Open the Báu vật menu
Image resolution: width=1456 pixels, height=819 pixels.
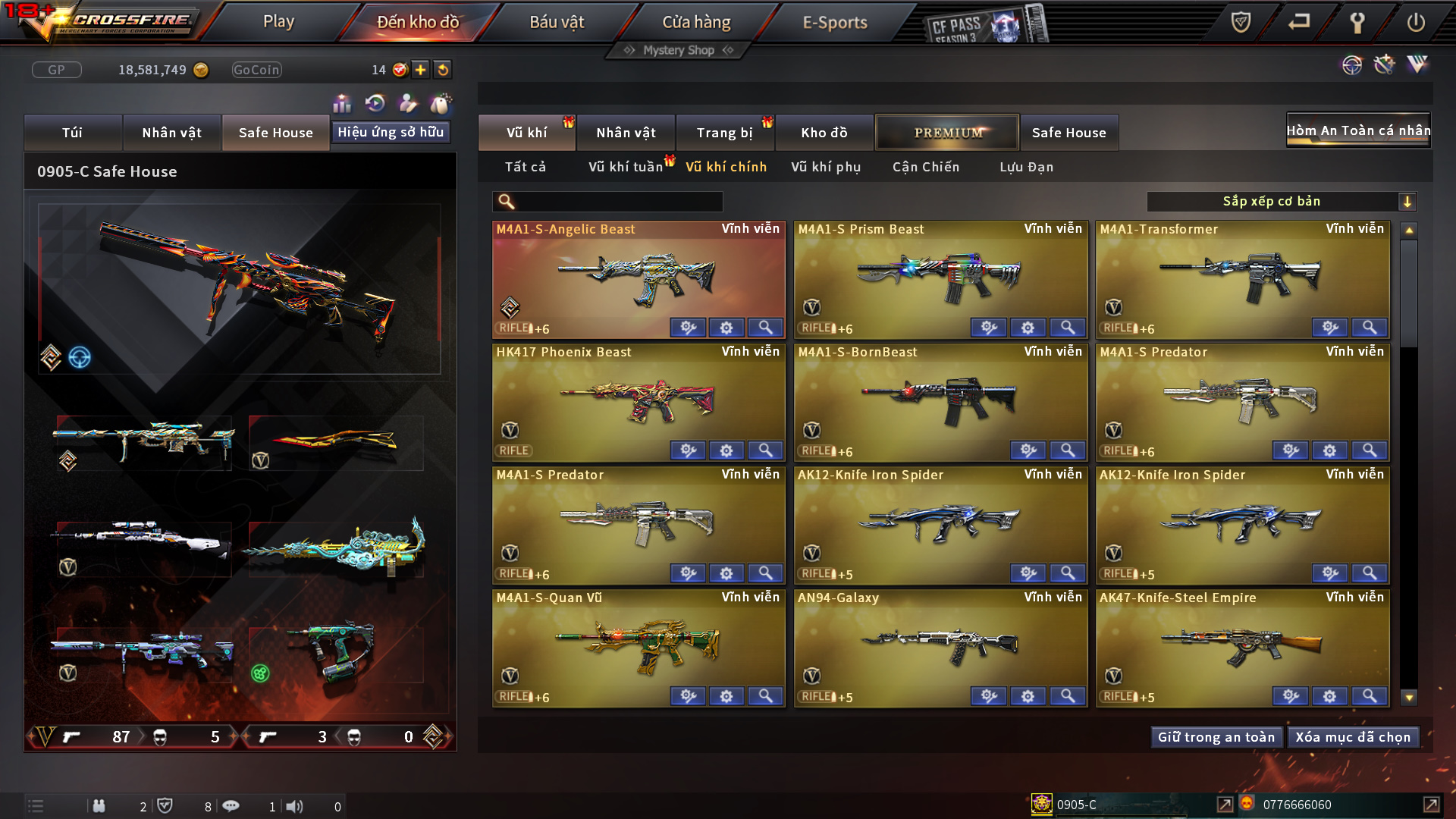[557, 22]
